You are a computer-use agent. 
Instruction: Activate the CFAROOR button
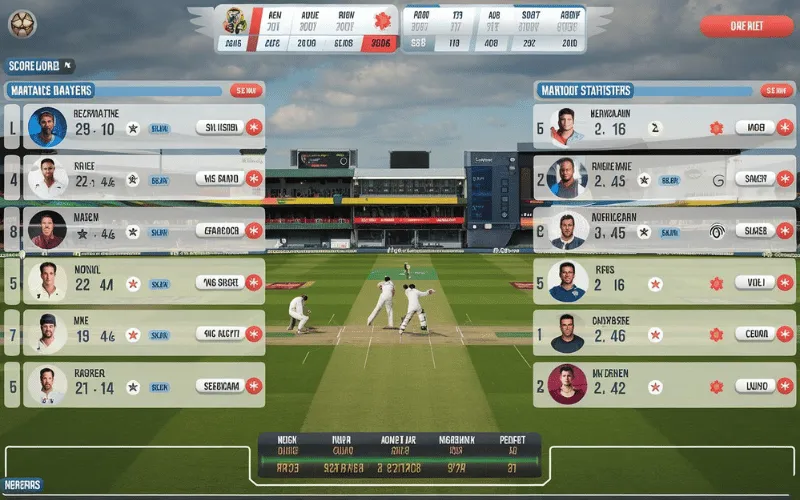pyautogui.click(x=220, y=230)
